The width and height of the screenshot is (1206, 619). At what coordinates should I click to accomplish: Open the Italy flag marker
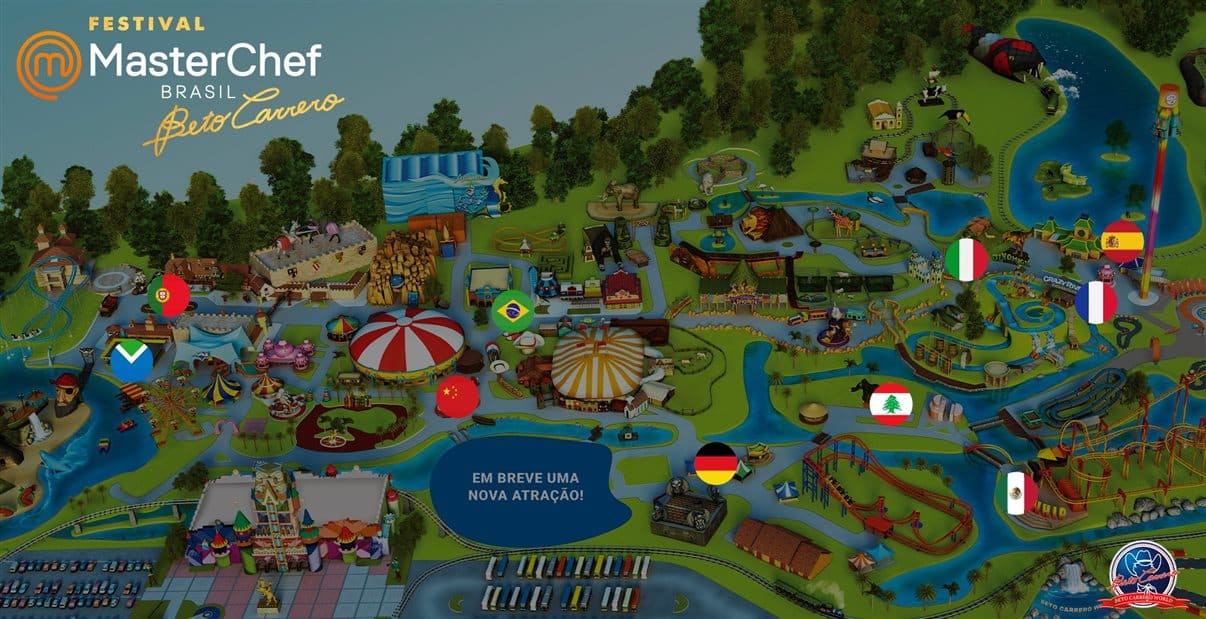[966, 260]
